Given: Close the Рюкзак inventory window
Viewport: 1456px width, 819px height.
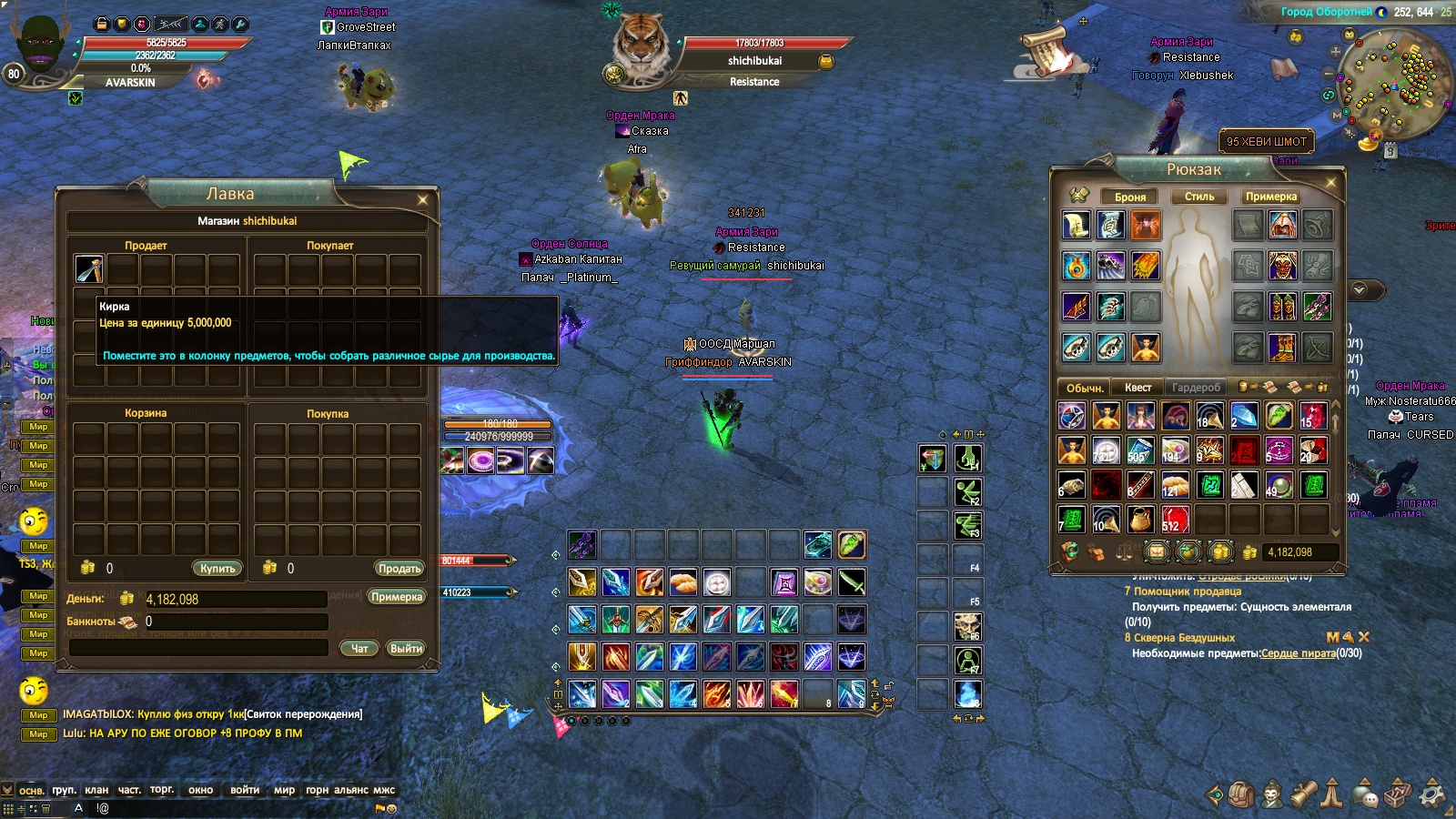Looking at the screenshot, I should (x=1330, y=182).
